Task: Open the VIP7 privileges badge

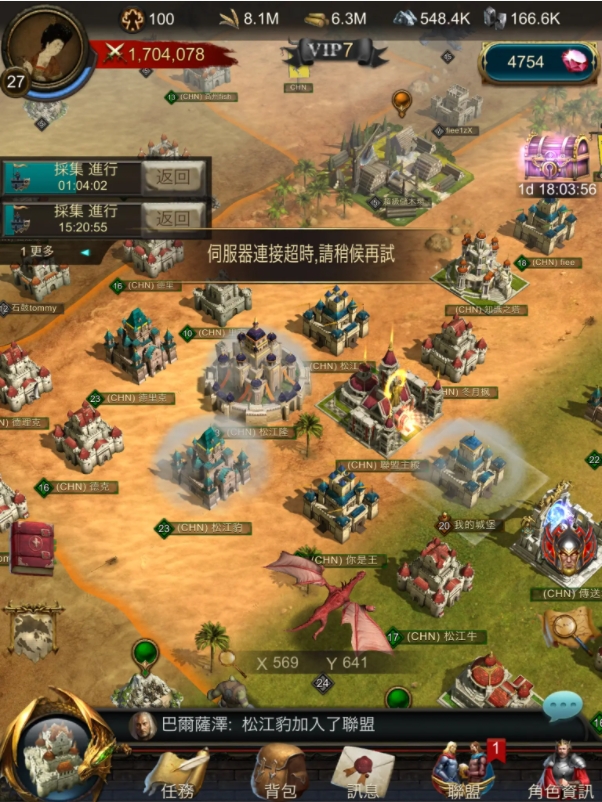Action: (x=321, y=52)
